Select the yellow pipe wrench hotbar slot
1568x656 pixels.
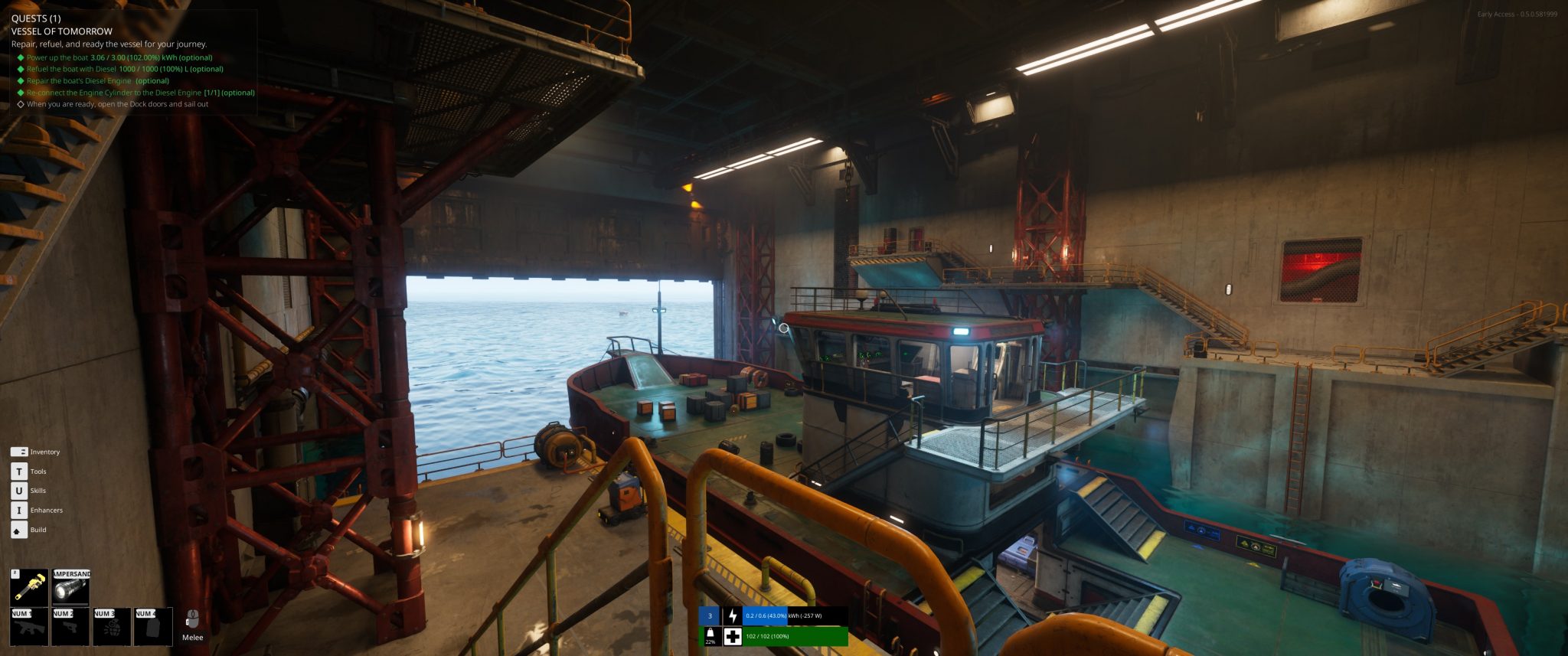[29, 586]
